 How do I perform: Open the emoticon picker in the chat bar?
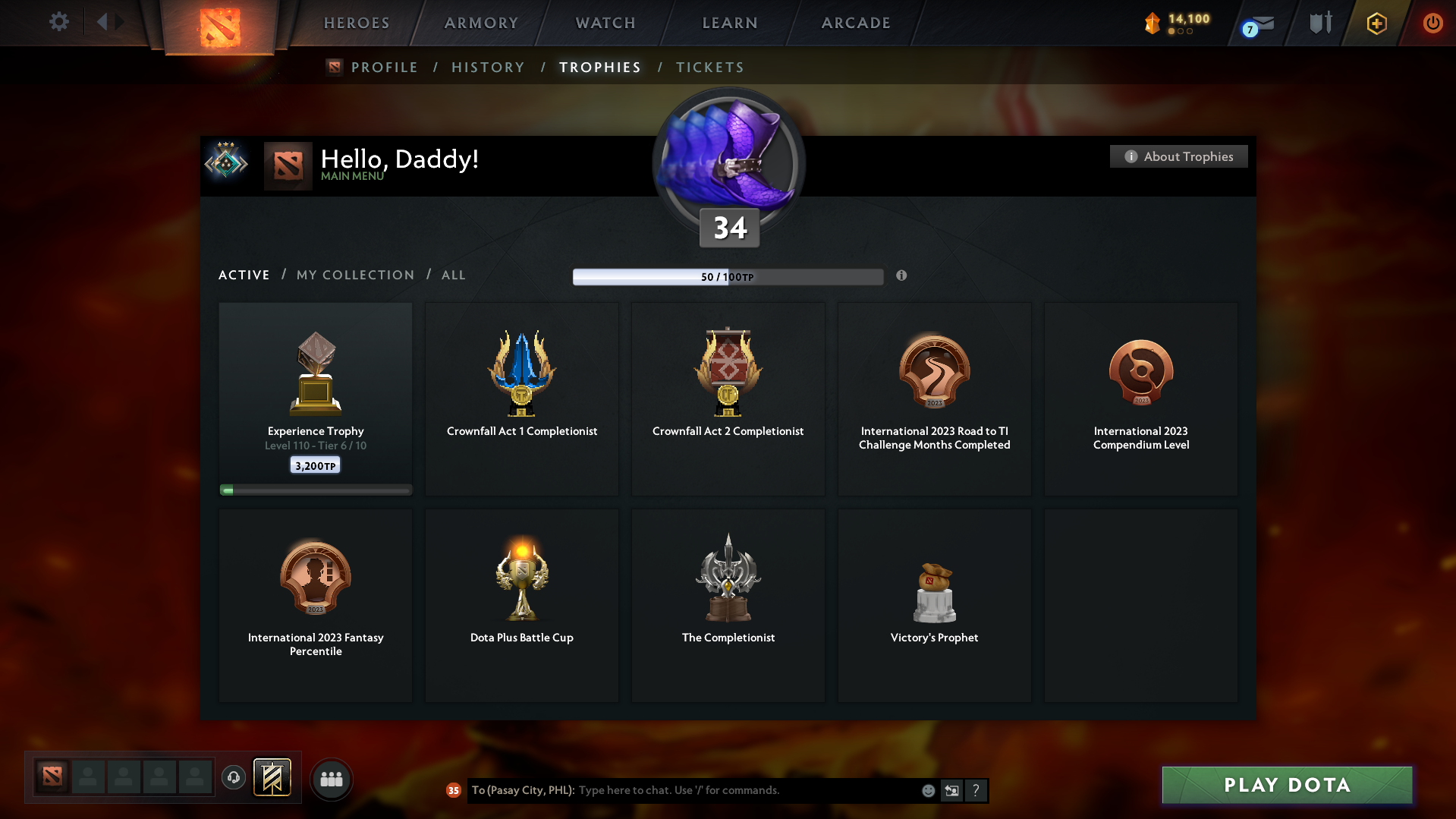pos(928,790)
